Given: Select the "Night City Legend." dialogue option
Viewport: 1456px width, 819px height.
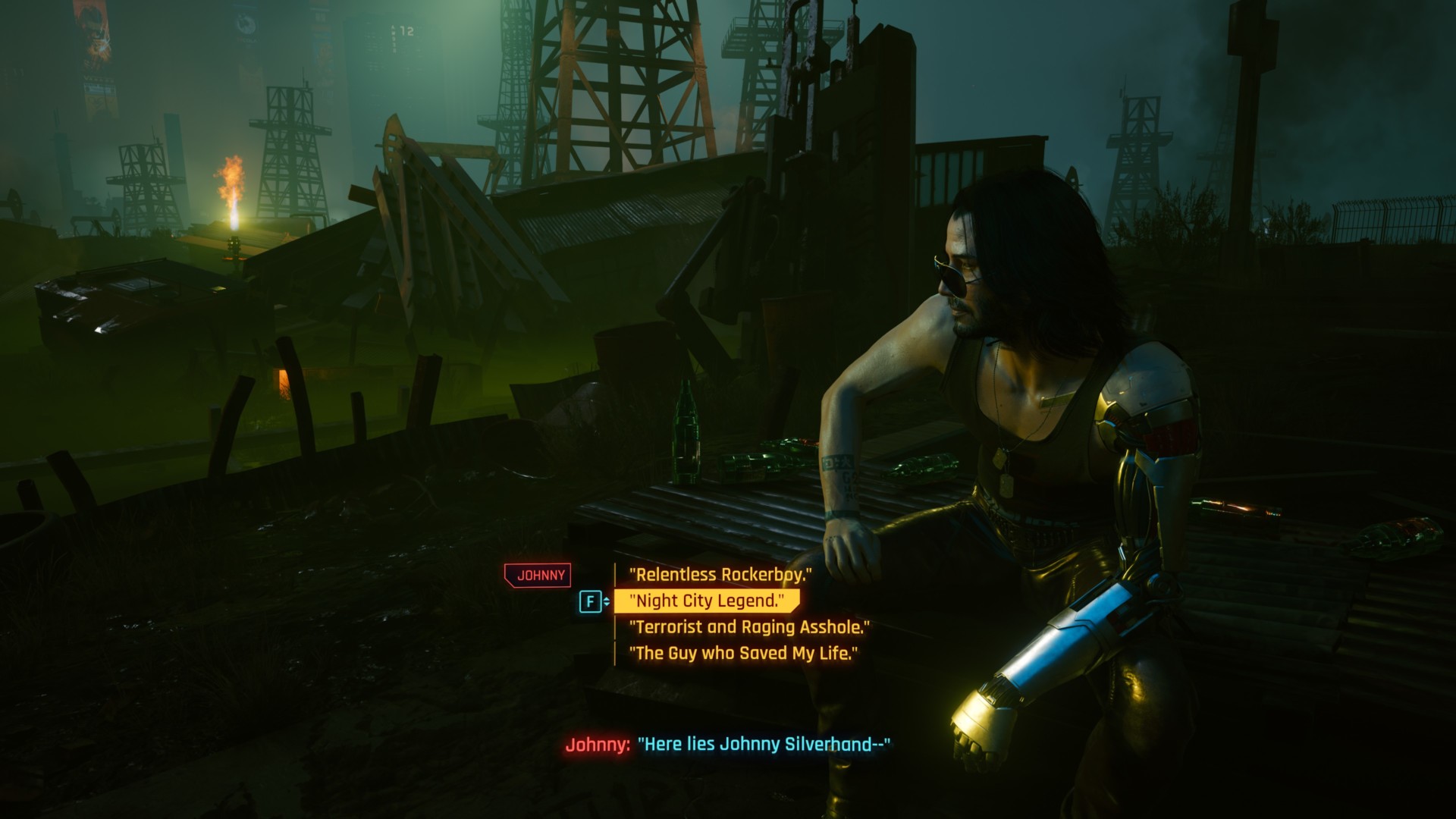Looking at the screenshot, I should coord(707,601).
